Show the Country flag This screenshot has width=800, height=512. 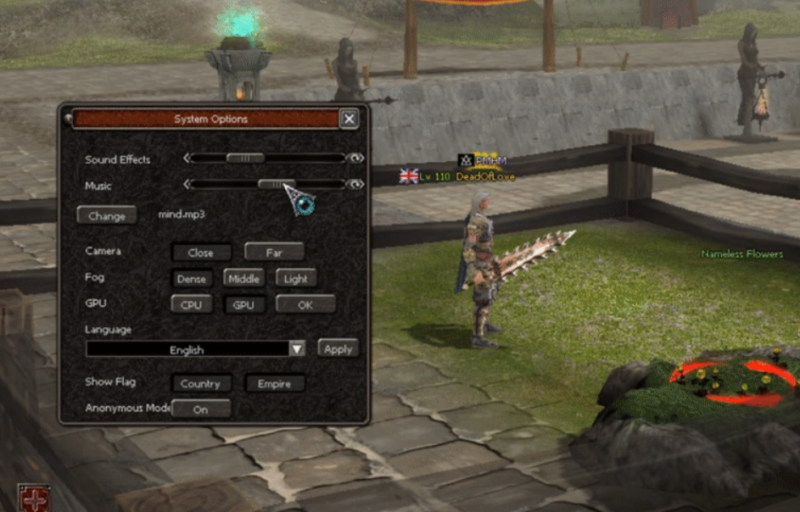(201, 383)
